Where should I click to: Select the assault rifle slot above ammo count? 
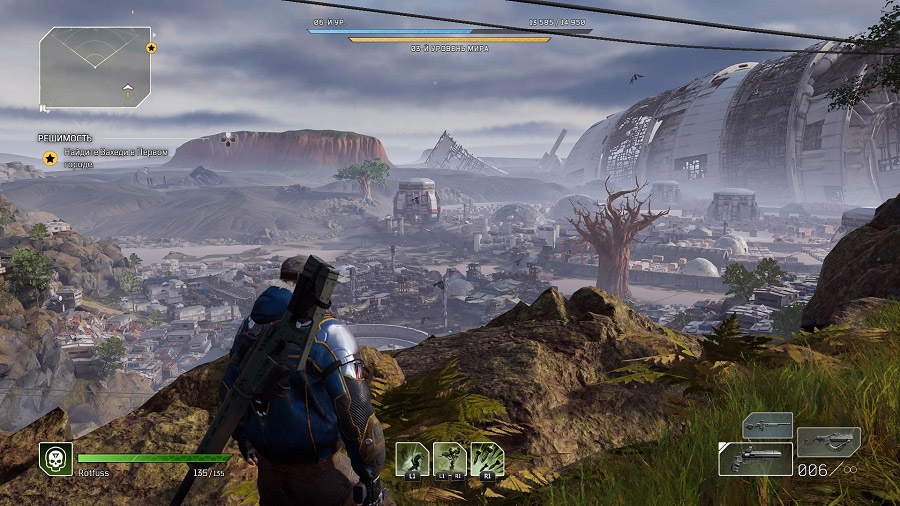click(x=828, y=440)
